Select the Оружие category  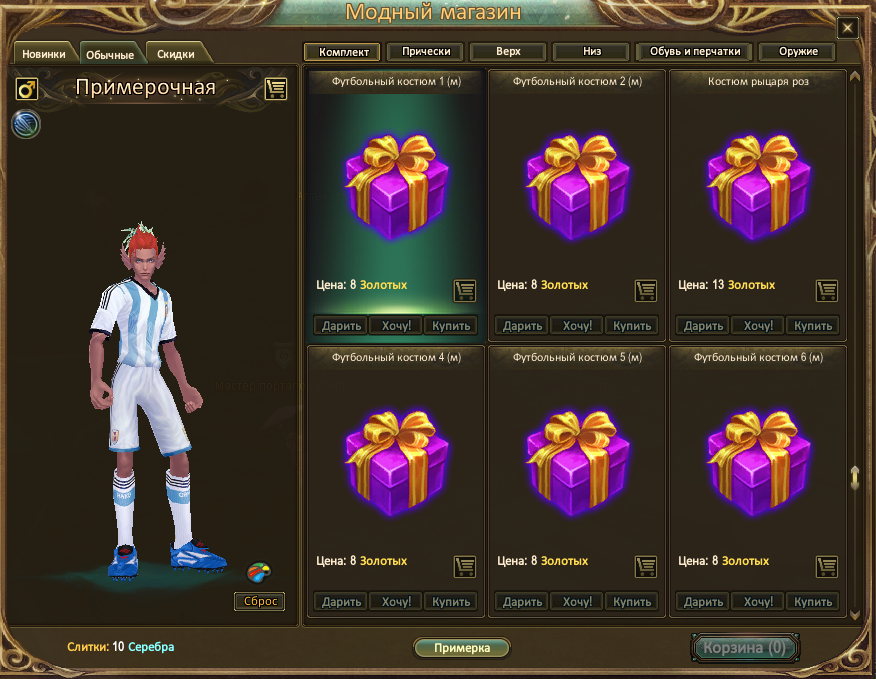coord(797,52)
